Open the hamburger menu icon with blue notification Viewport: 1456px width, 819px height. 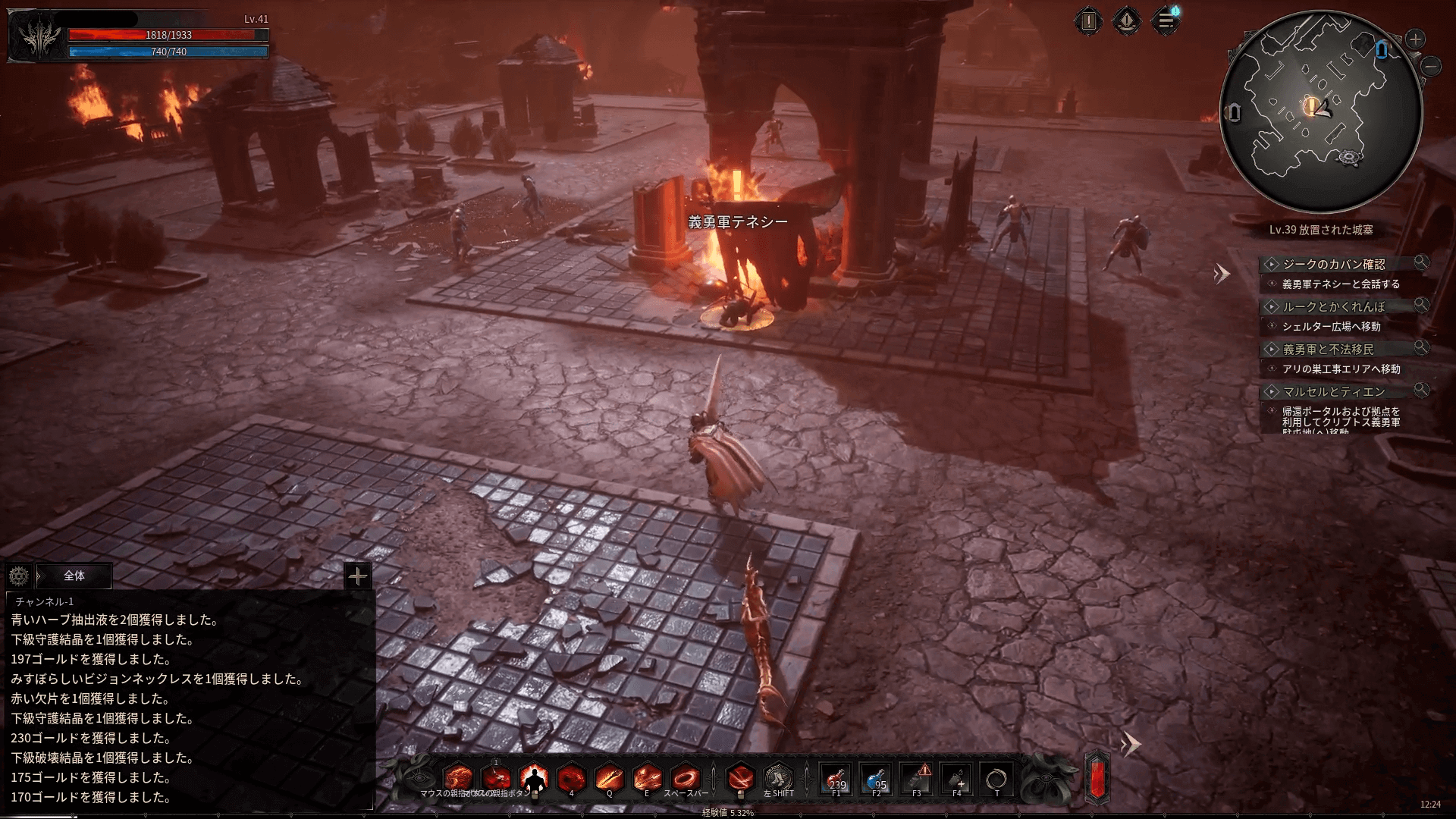tap(1166, 21)
